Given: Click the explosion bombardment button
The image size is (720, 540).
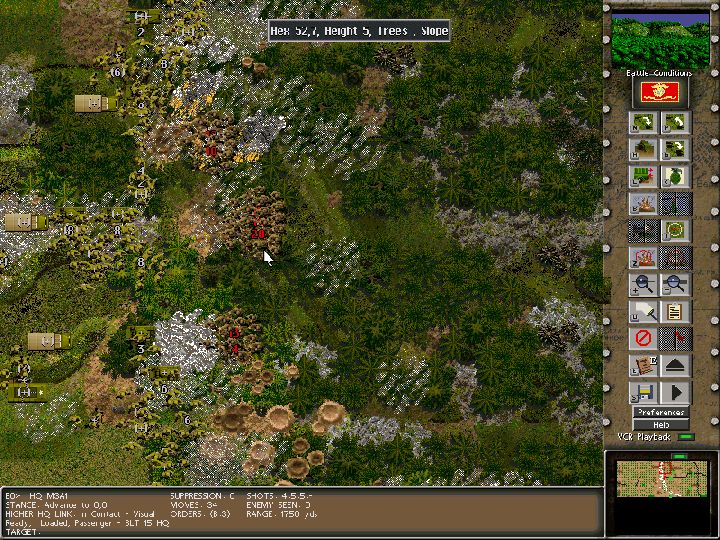Looking at the screenshot, I should click(x=644, y=204).
